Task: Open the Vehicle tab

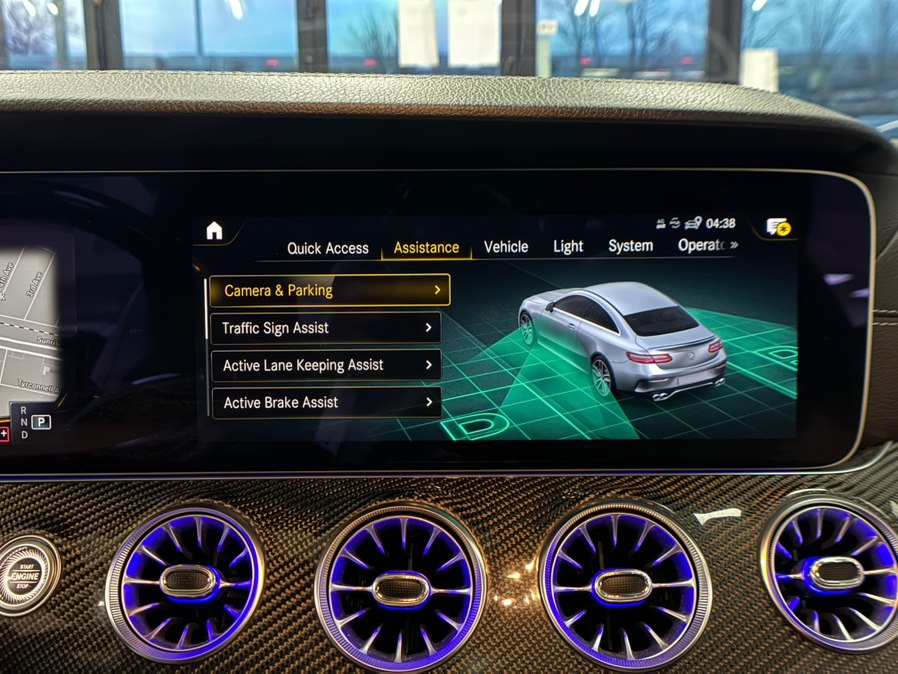Action: [x=506, y=246]
